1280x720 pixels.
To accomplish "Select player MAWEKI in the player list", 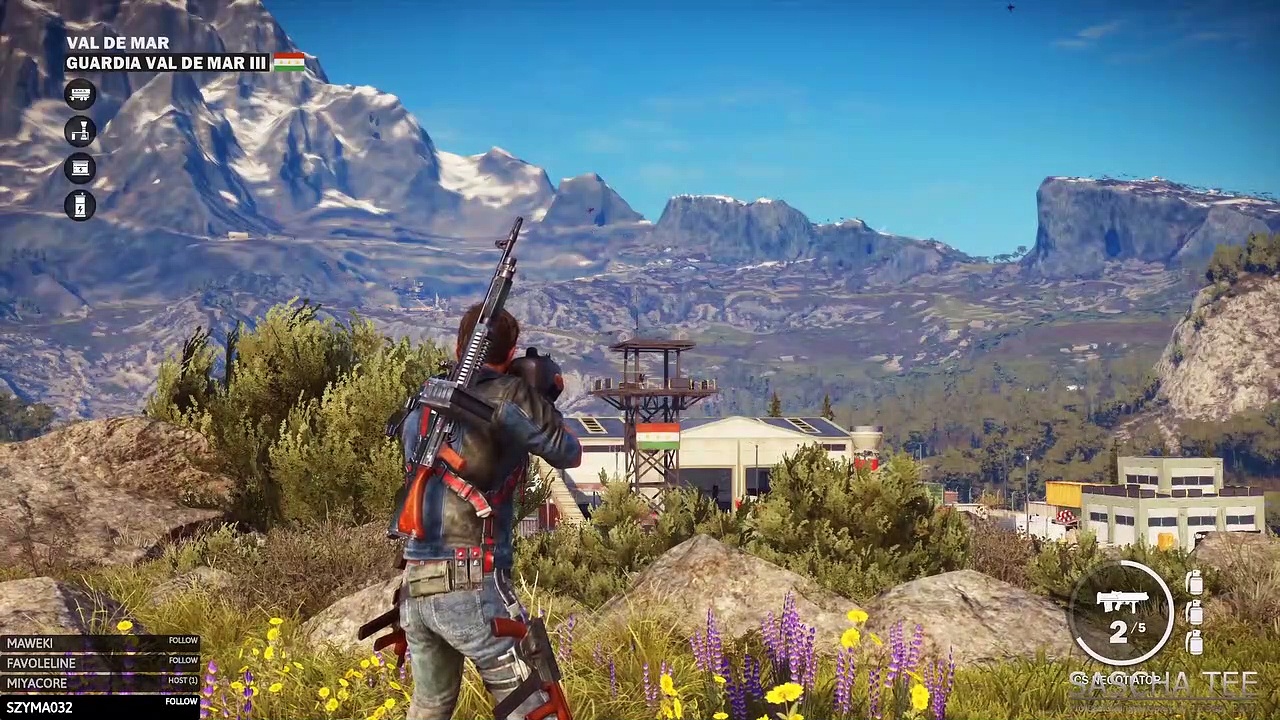I will (x=101, y=643).
